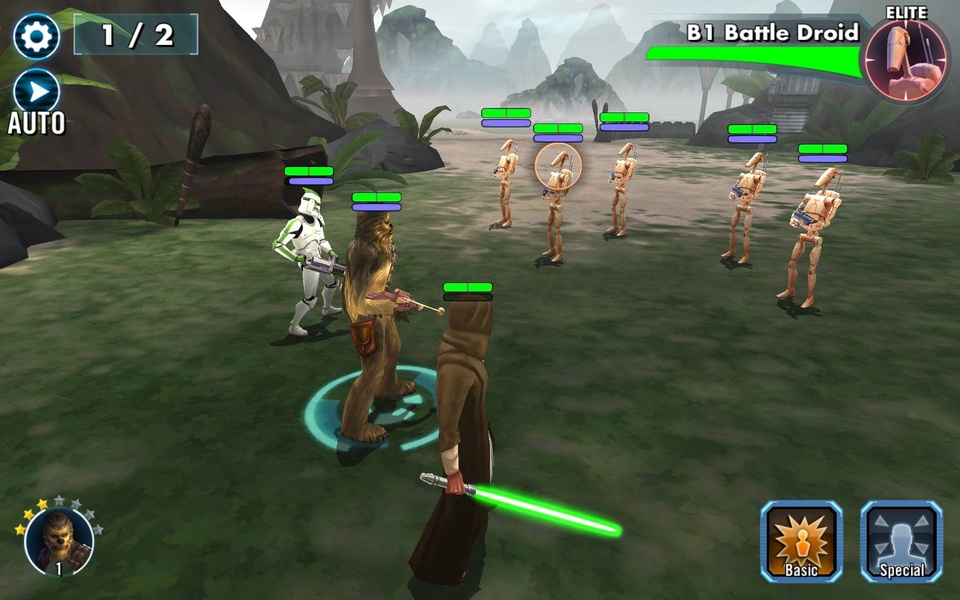Toggle AUTO battle mode
Image resolution: width=960 pixels, height=600 pixels.
pos(36,93)
